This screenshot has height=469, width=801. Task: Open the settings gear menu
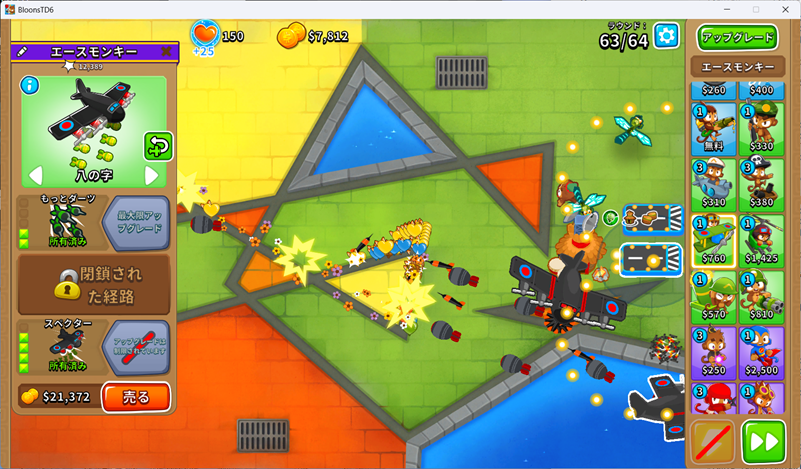666,37
